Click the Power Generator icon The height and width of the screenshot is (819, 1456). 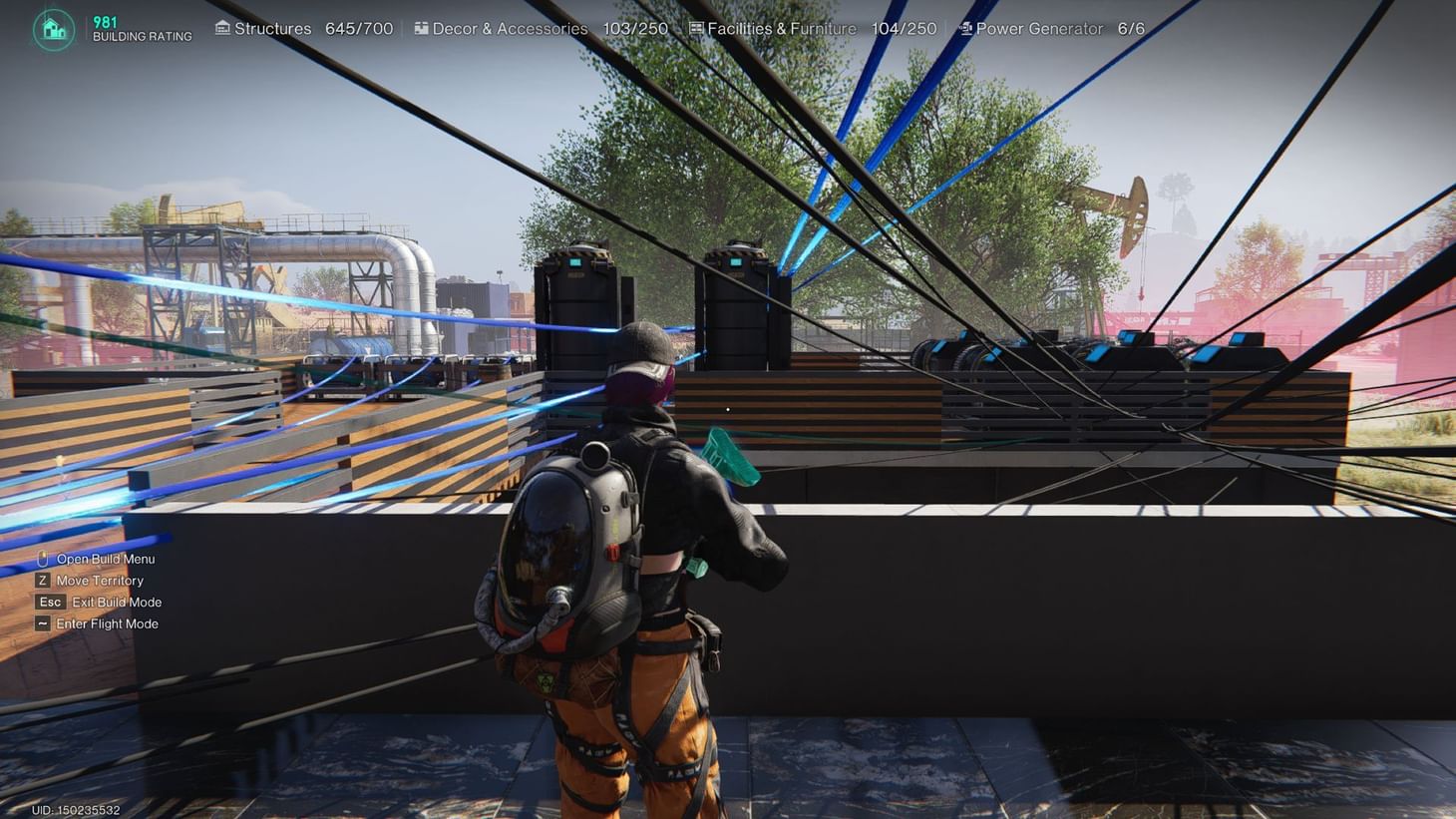(x=963, y=28)
